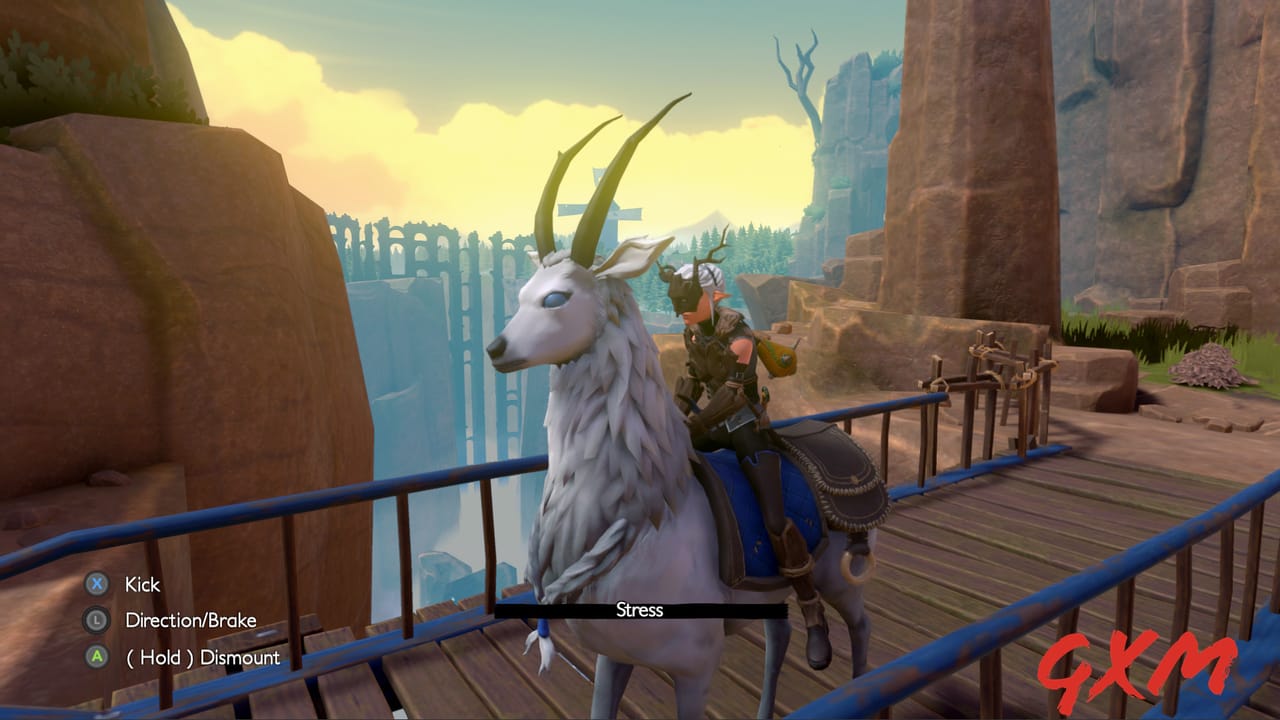Expand the Stress status readout

(641, 610)
